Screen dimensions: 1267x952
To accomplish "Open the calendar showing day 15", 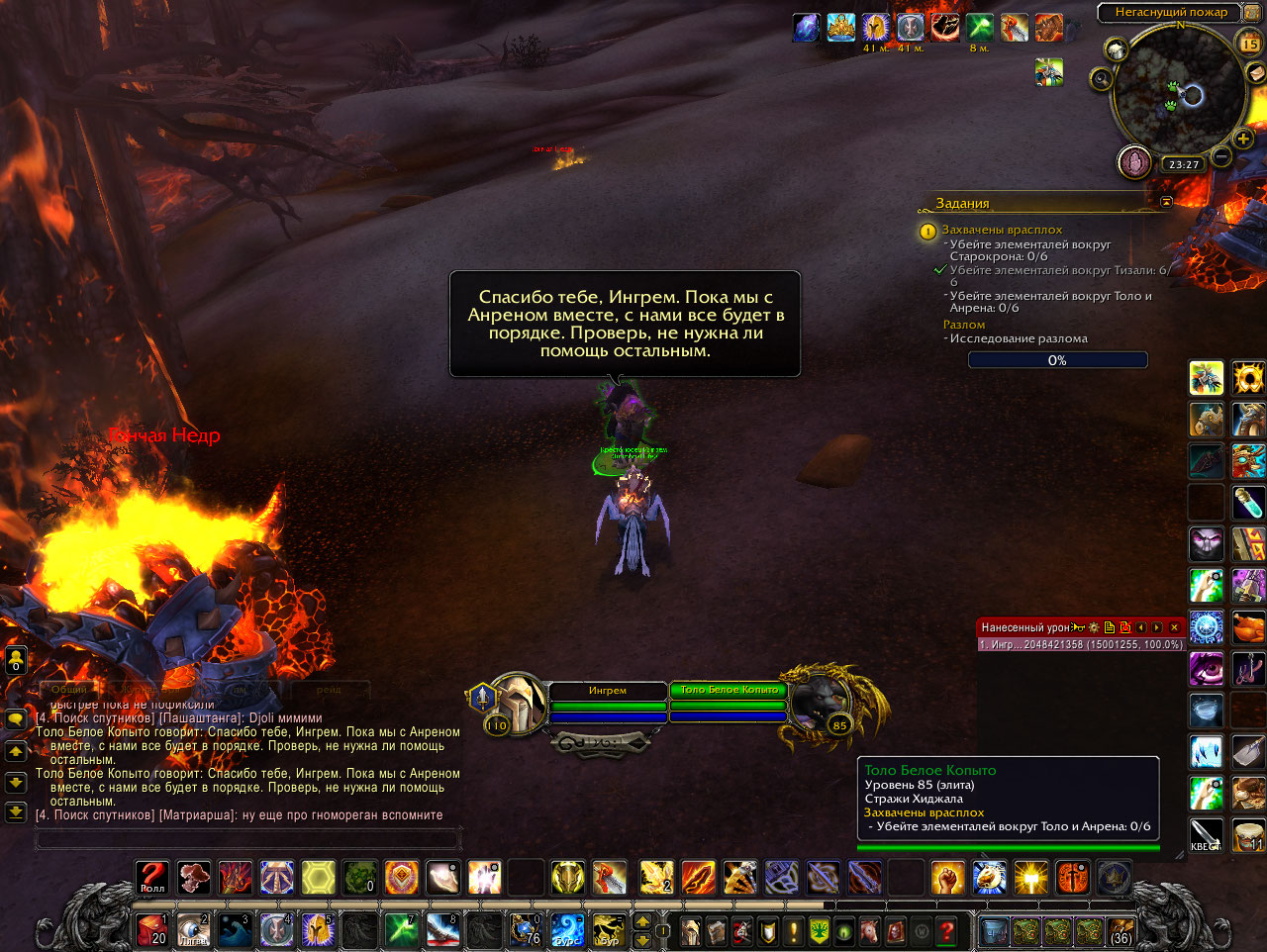I will click(1250, 43).
